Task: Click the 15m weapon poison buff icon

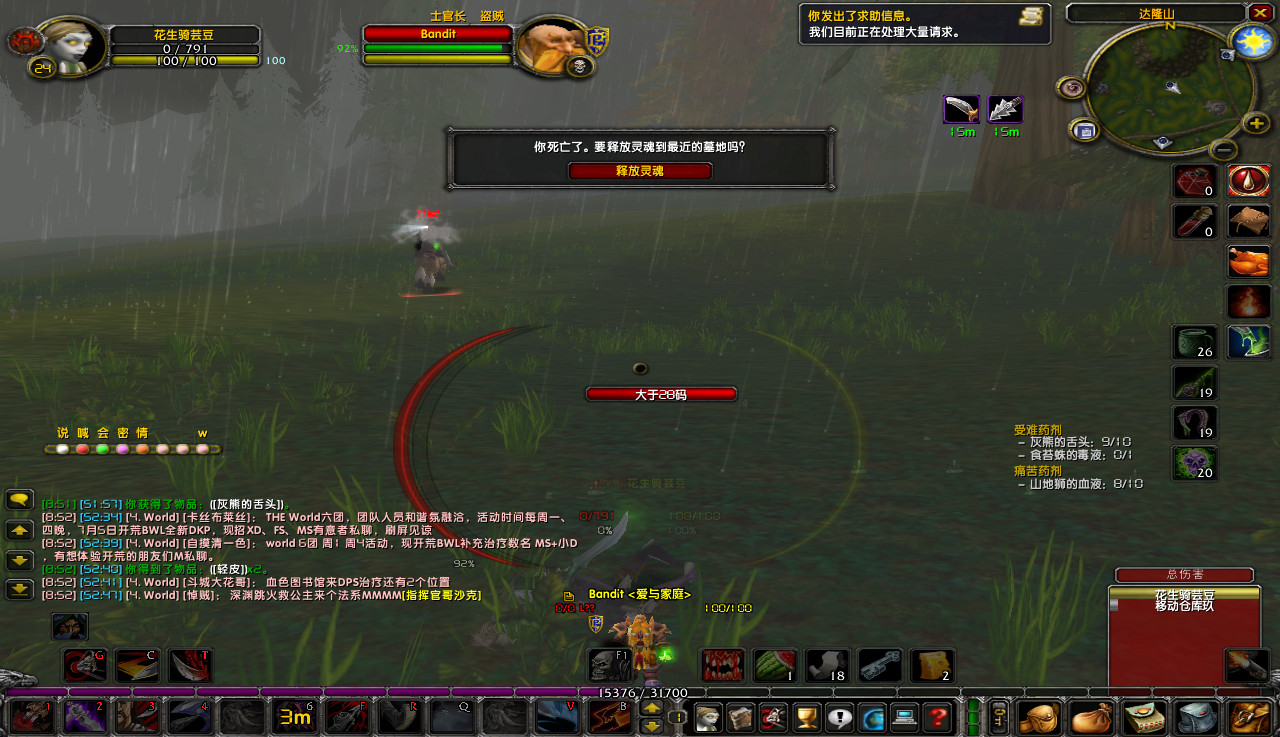Action: (x=961, y=110)
